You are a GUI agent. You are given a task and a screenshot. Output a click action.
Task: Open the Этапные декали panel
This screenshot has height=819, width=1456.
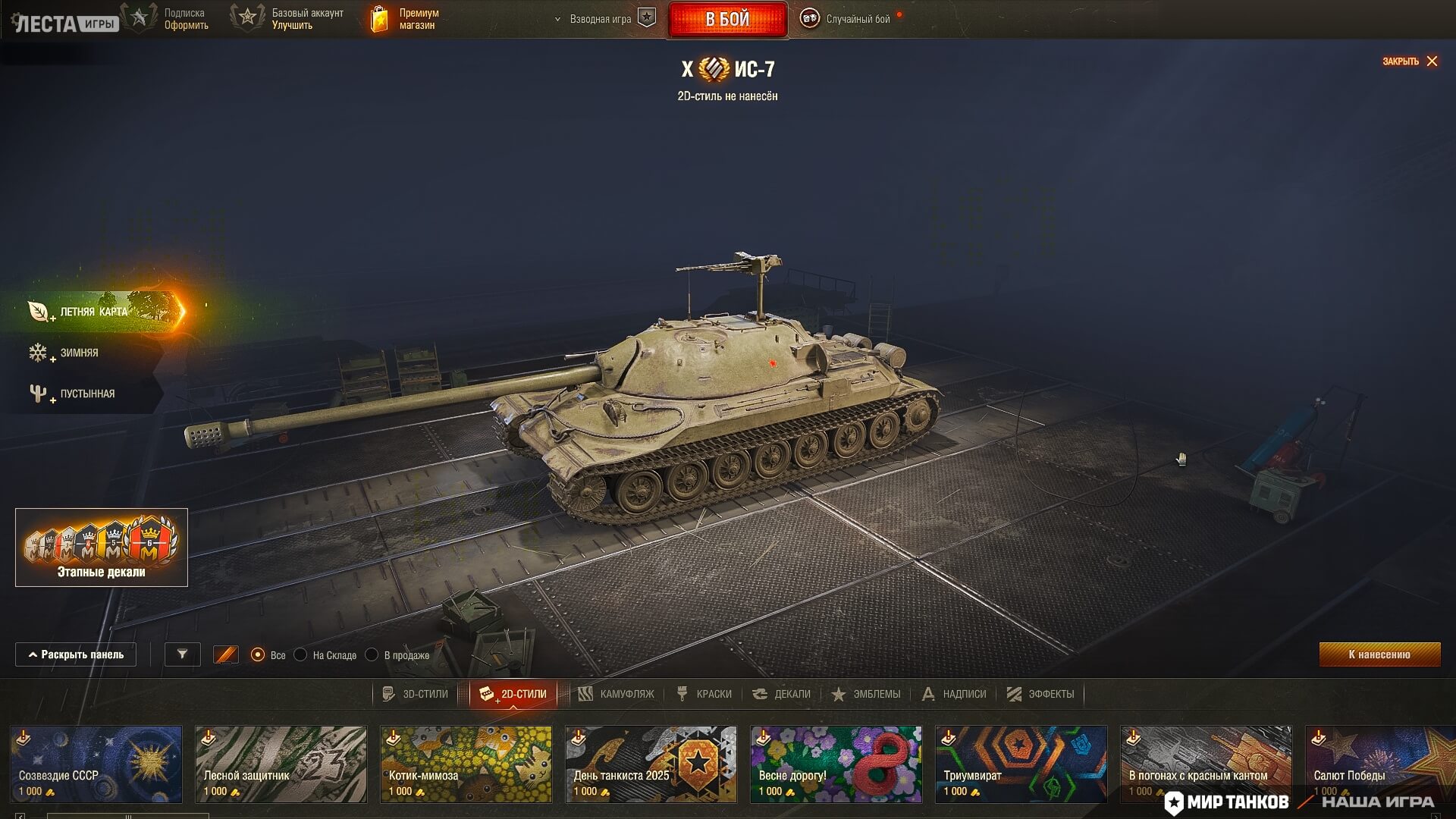pos(102,547)
